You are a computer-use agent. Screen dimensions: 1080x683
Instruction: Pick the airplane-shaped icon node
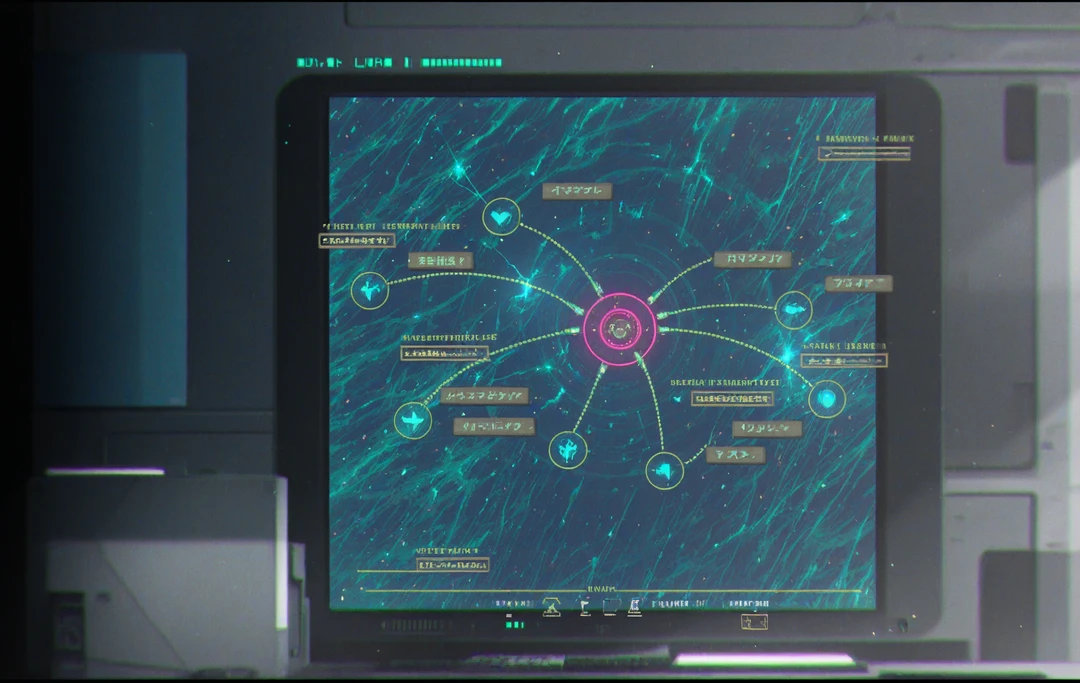tap(412, 420)
